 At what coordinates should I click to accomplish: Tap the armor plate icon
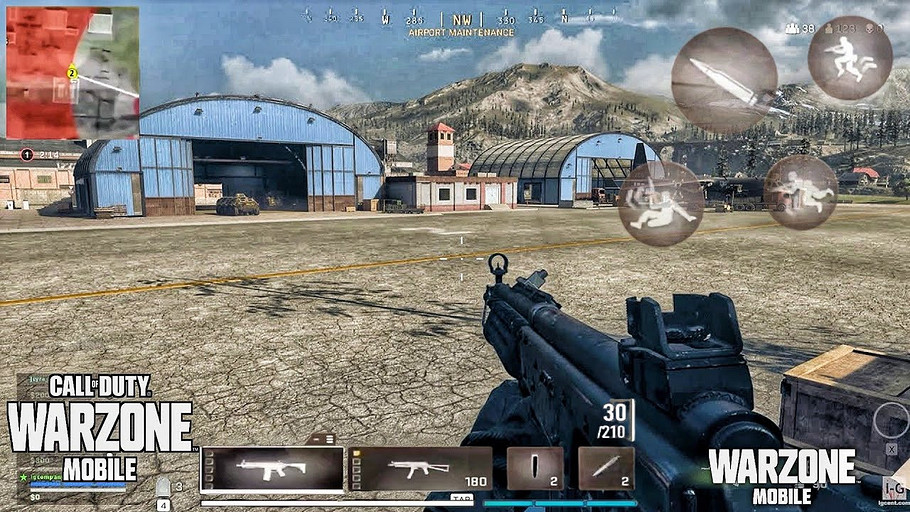tap(163, 487)
